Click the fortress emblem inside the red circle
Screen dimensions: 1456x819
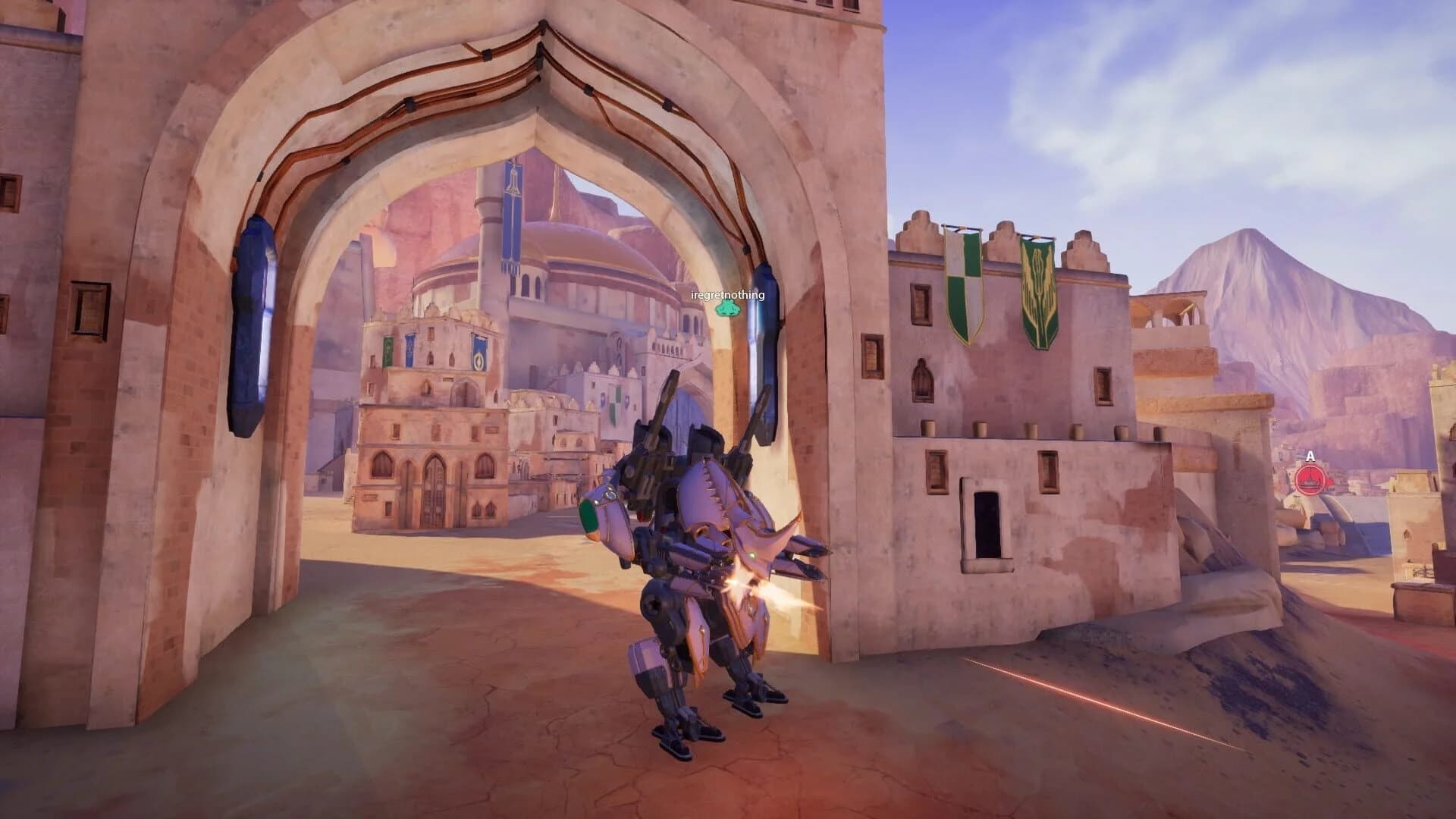(x=1310, y=481)
